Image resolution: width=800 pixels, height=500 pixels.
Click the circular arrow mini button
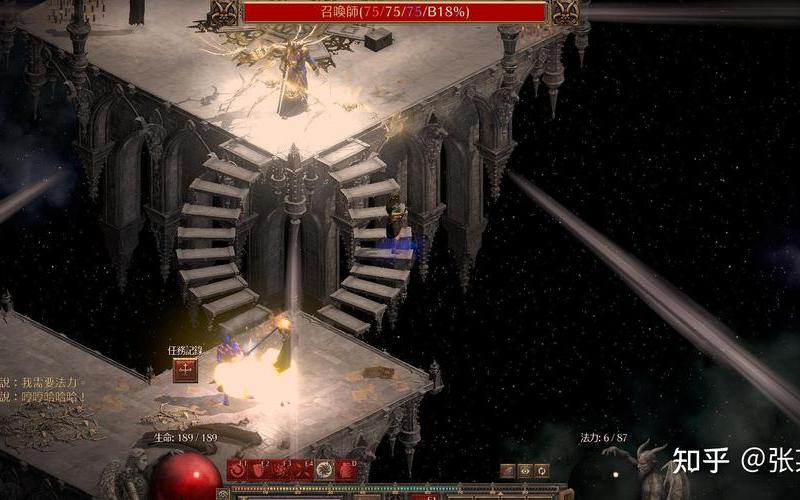pos(542,470)
